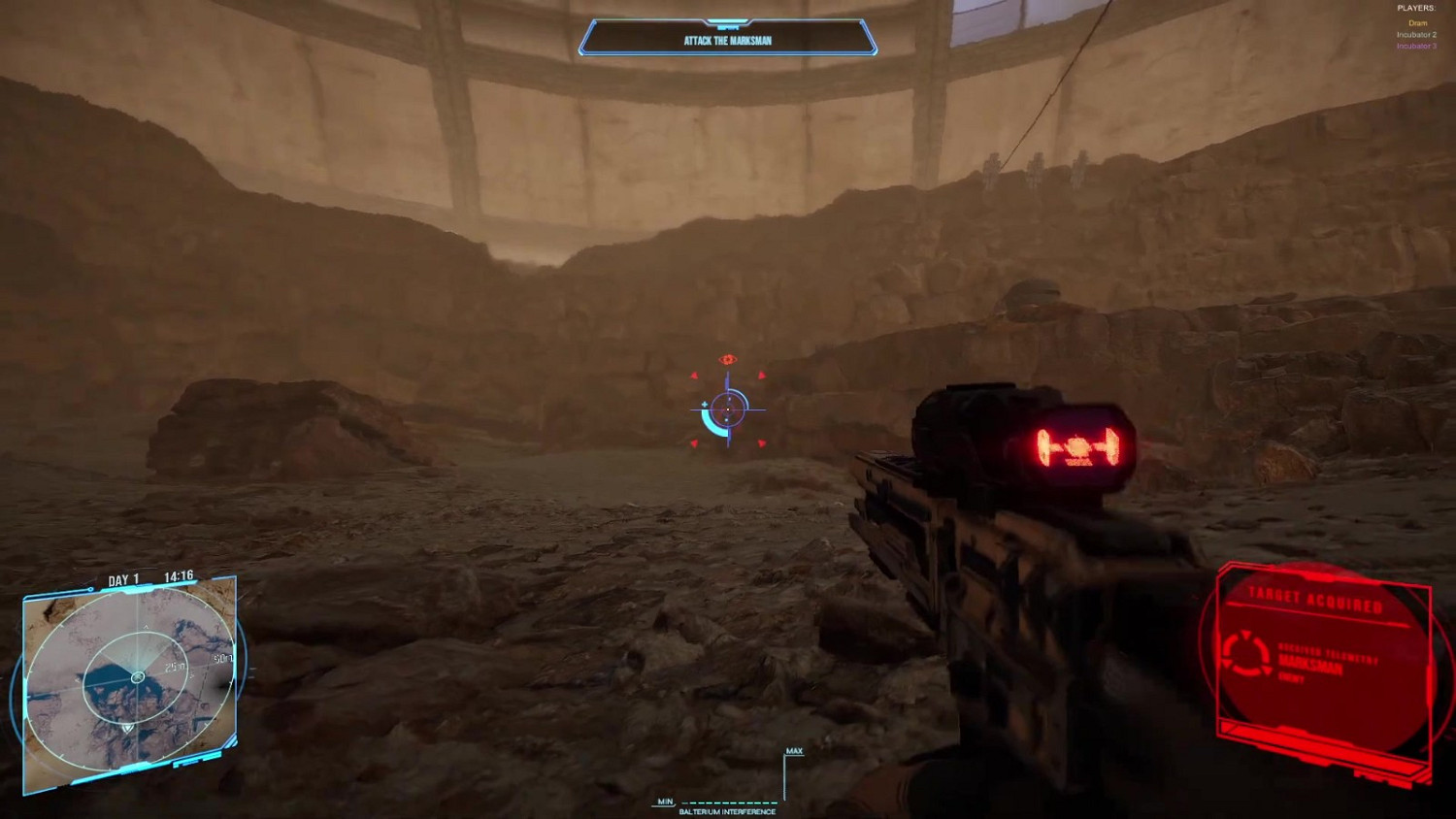Click the MAX marker on the interference gauge
This screenshot has width=1456, height=819.
click(794, 750)
